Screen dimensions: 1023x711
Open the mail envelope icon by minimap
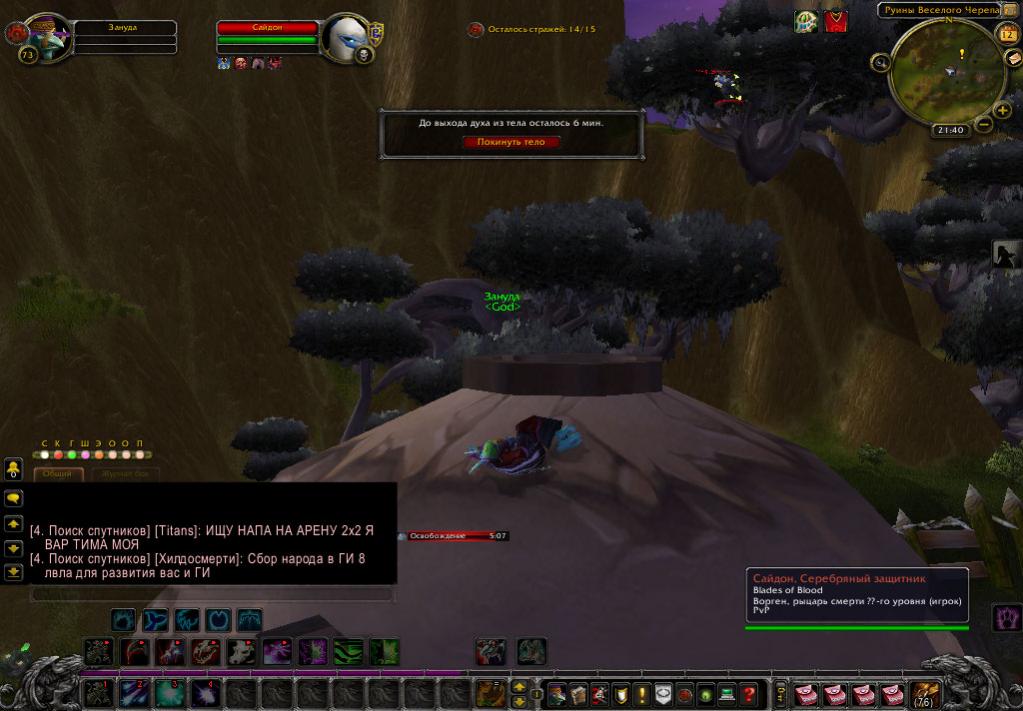pos(1014,59)
